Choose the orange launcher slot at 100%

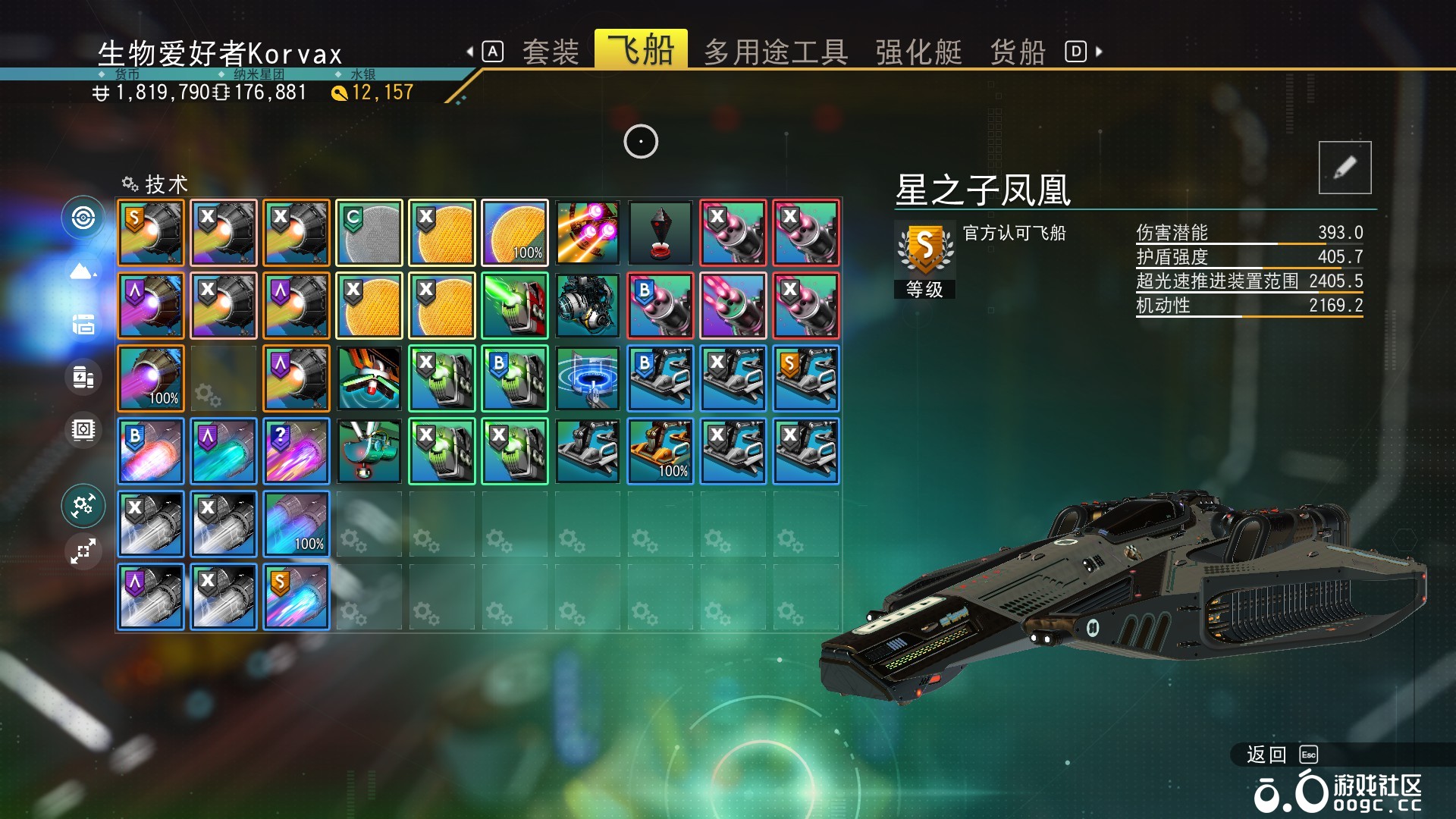(661, 451)
